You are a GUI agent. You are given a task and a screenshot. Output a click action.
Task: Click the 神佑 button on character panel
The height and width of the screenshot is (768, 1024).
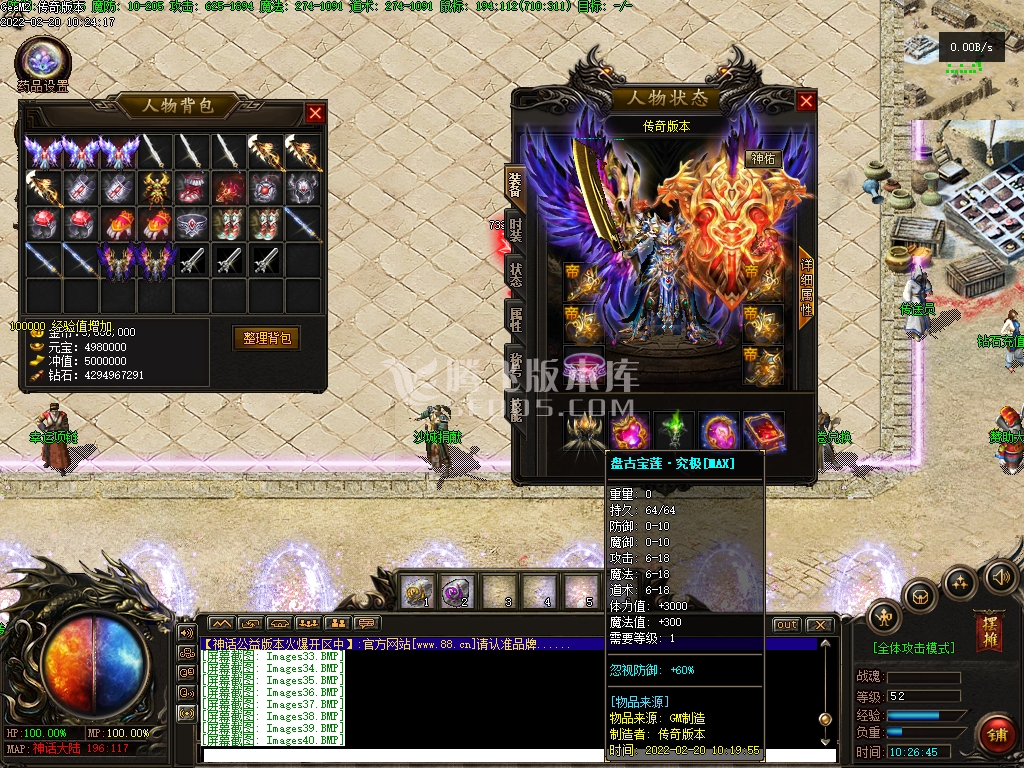[x=762, y=158]
